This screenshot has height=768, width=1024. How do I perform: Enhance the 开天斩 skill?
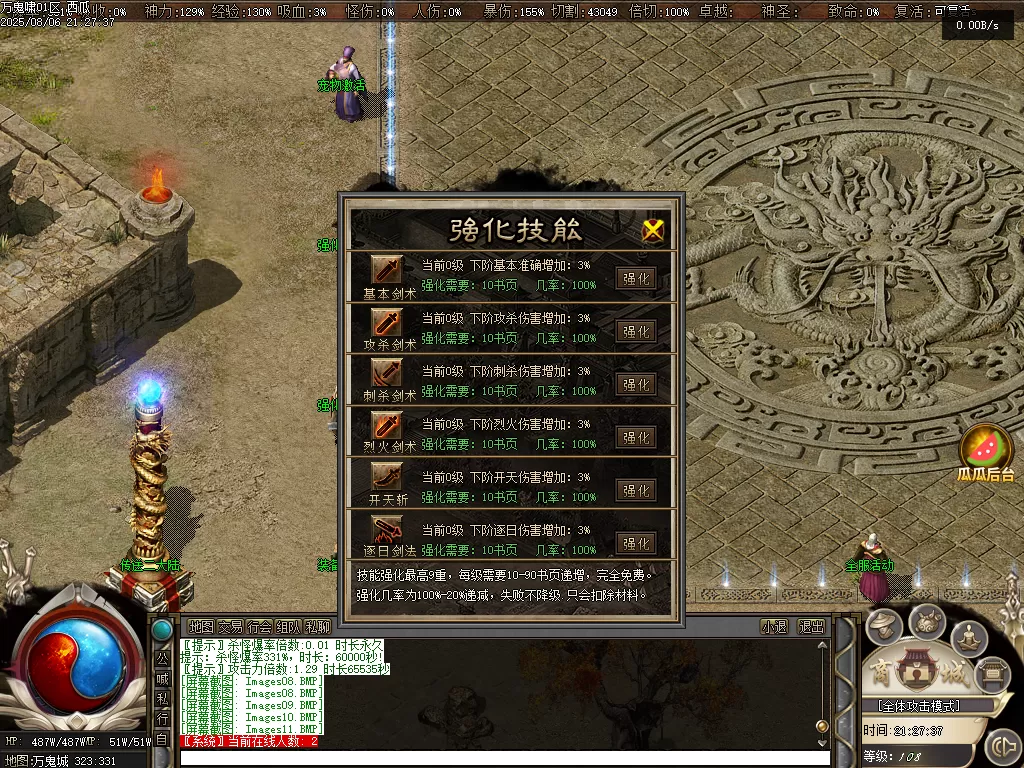[x=636, y=490]
